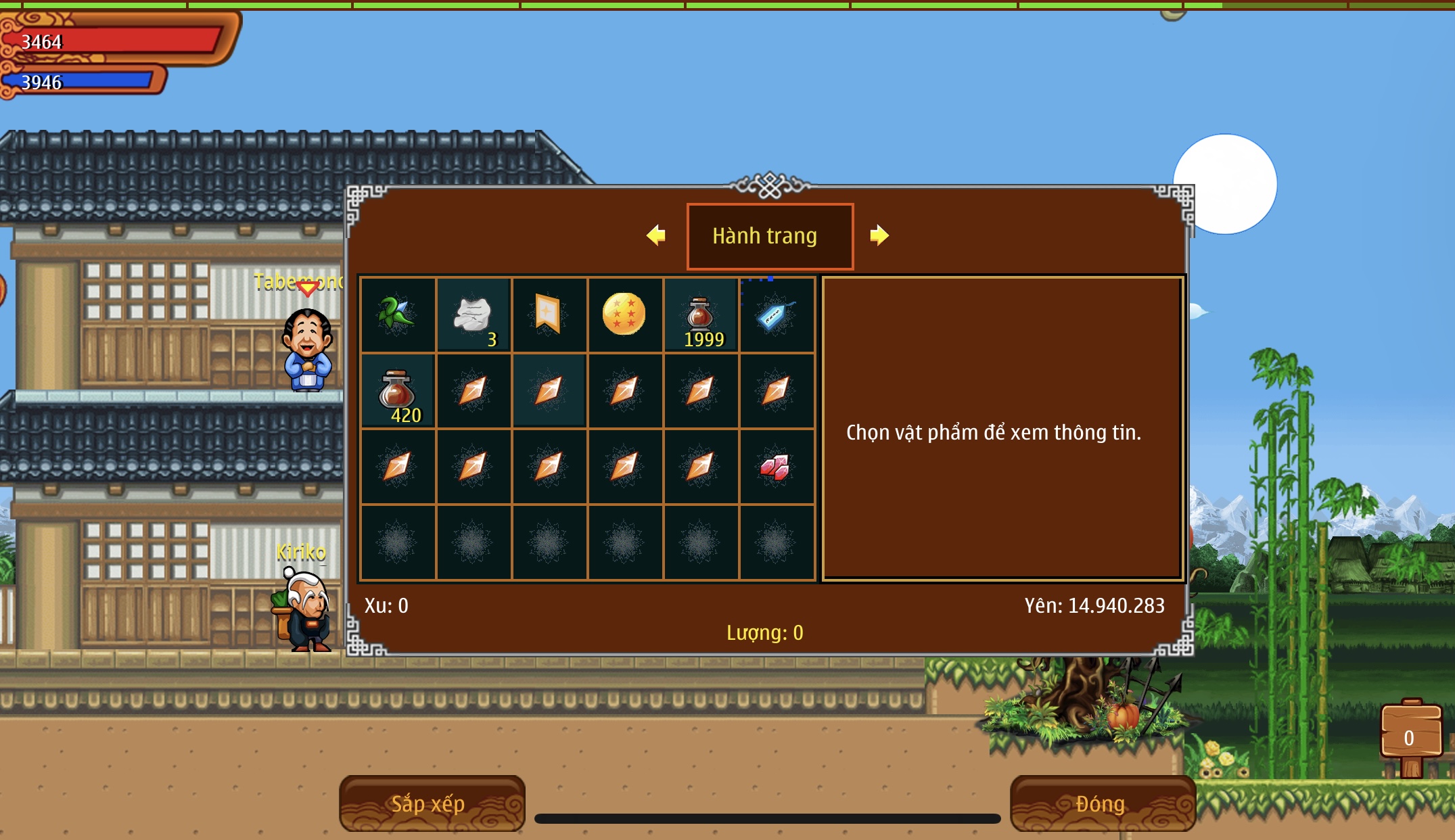This screenshot has height=840, width=1455.
Task: Go to previous panel with left arrow
Action: click(x=656, y=235)
